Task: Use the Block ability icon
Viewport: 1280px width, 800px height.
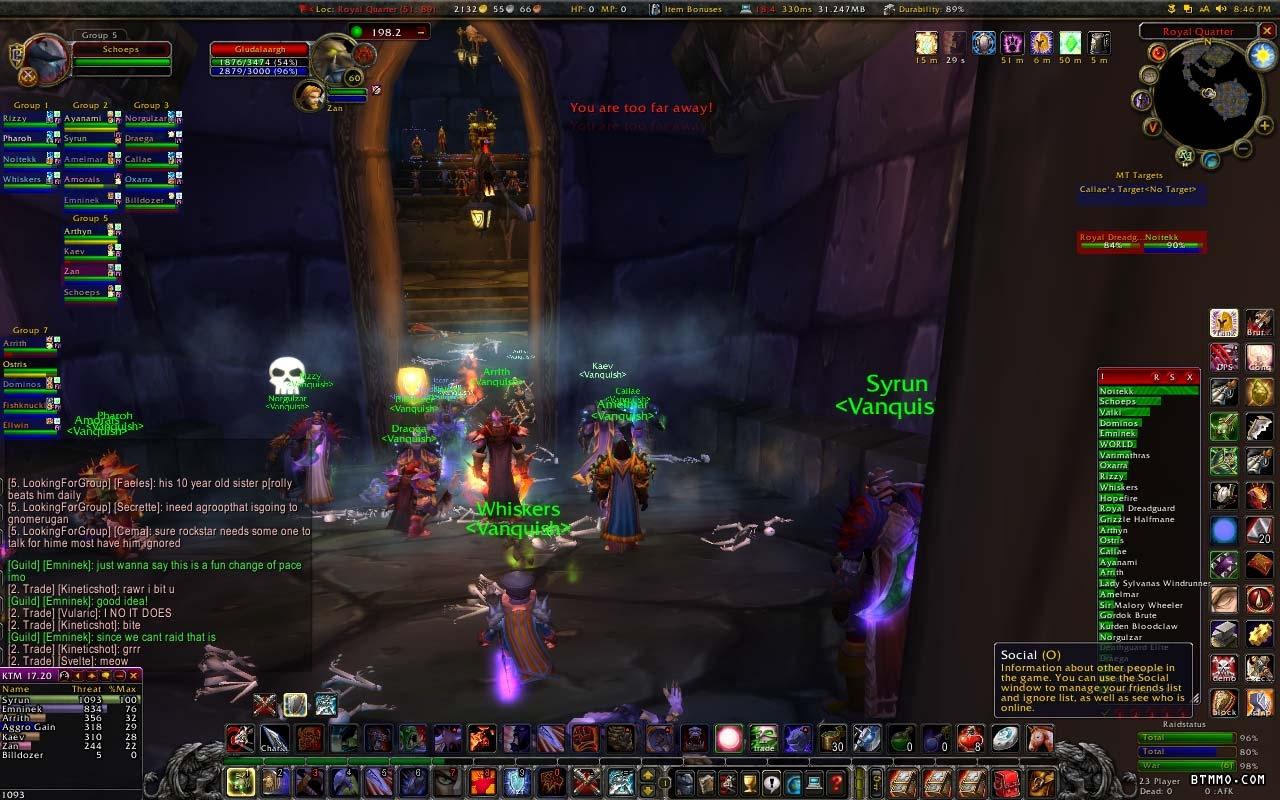Action: tap(1224, 702)
